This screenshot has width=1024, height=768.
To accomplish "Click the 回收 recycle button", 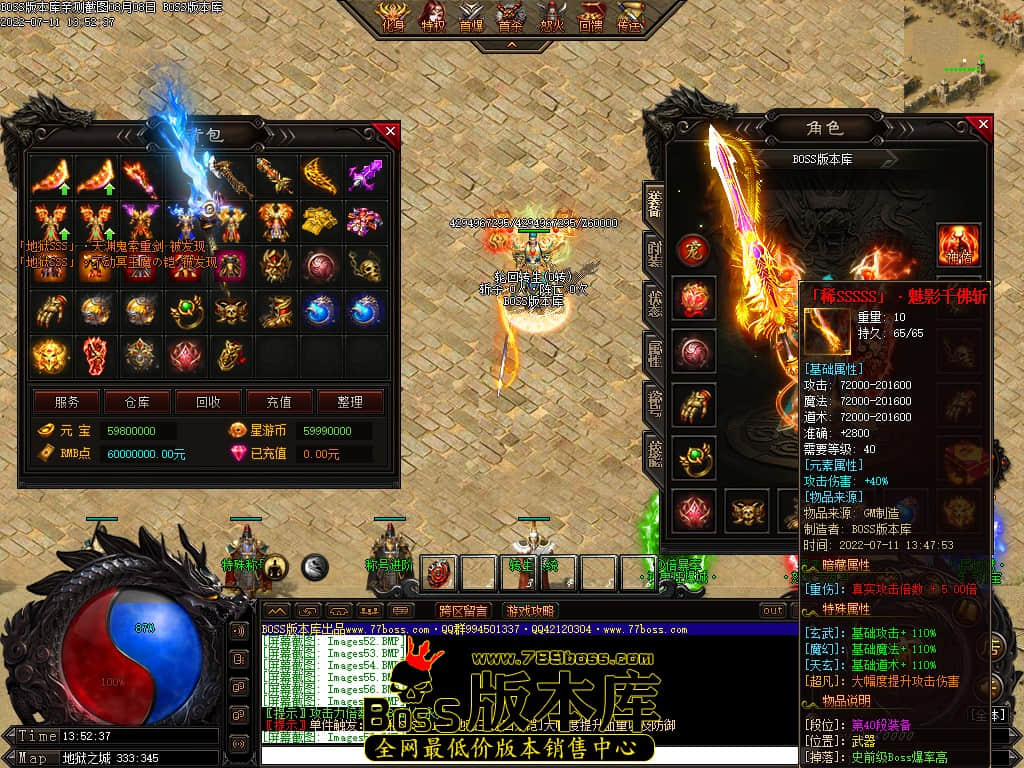I will 208,402.
